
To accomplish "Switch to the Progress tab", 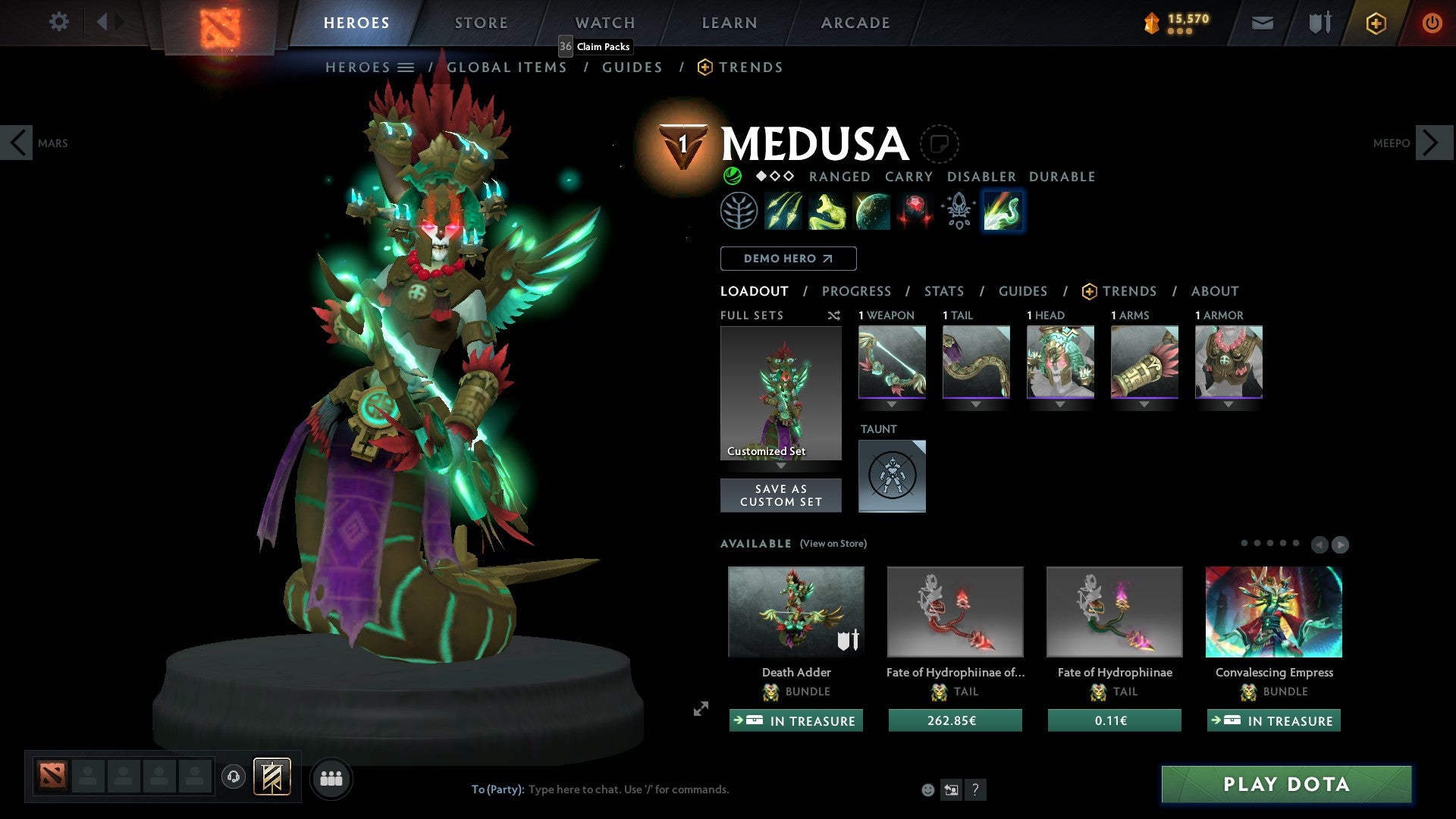I will pyautogui.click(x=857, y=291).
